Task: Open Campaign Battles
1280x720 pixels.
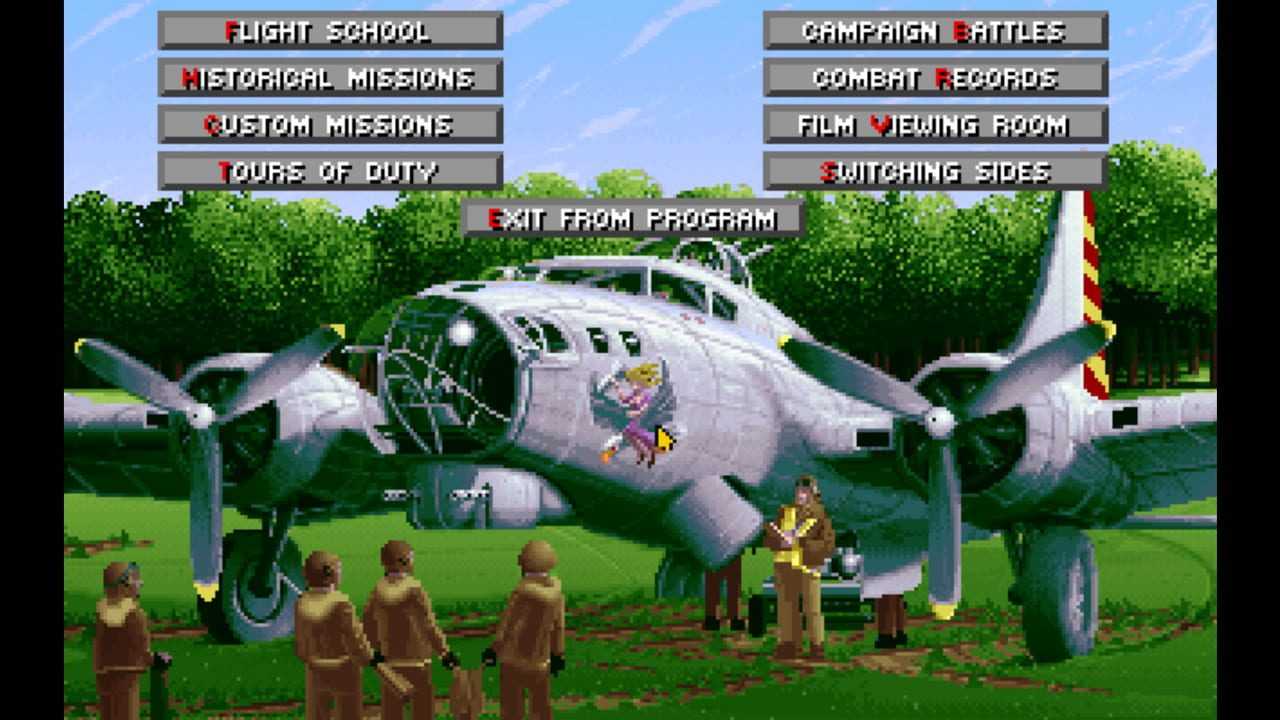Action: coord(935,31)
